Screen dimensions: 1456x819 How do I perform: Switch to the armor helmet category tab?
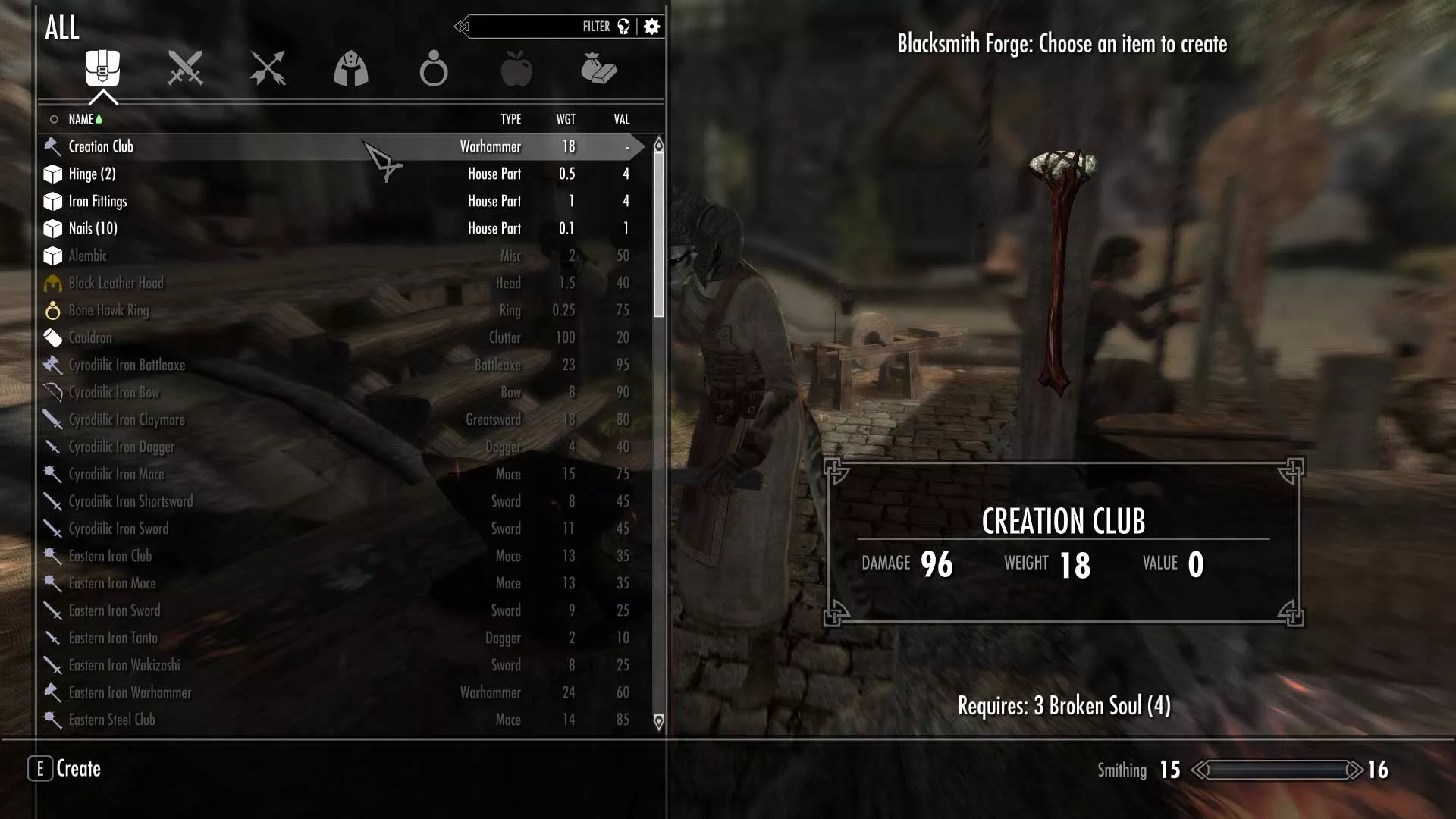[x=351, y=68]
